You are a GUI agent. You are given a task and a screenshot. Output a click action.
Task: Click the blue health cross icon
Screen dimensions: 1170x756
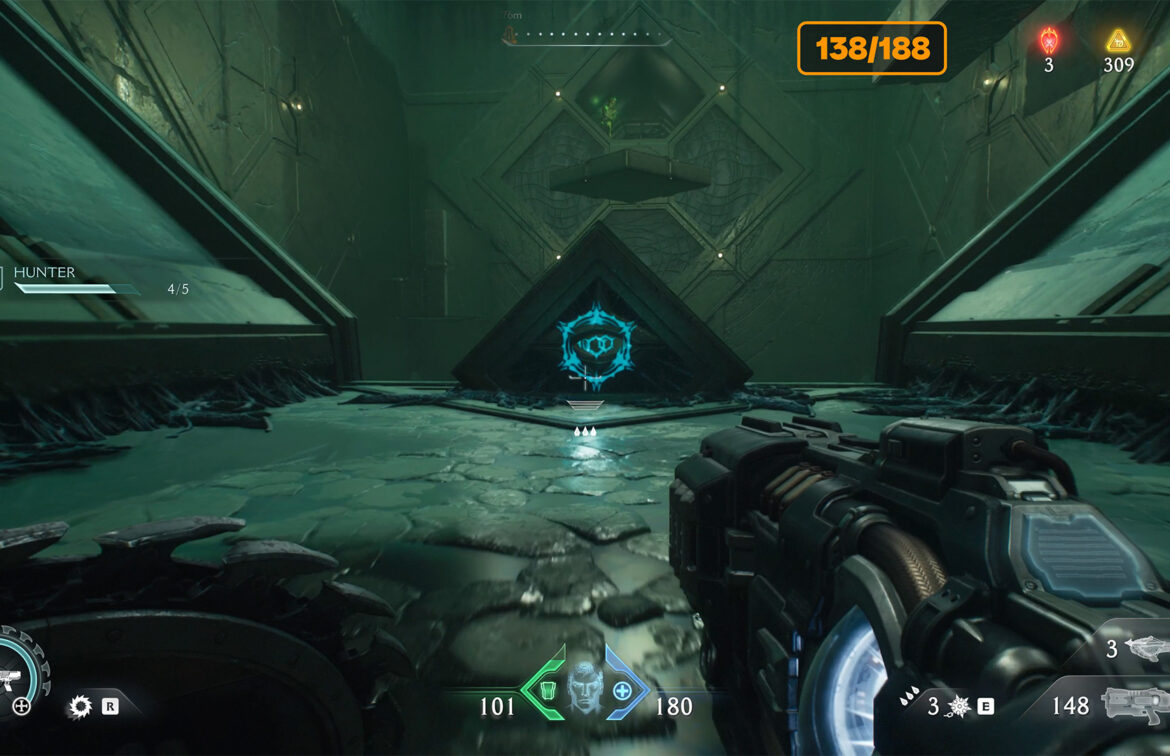tap(622, 691)
